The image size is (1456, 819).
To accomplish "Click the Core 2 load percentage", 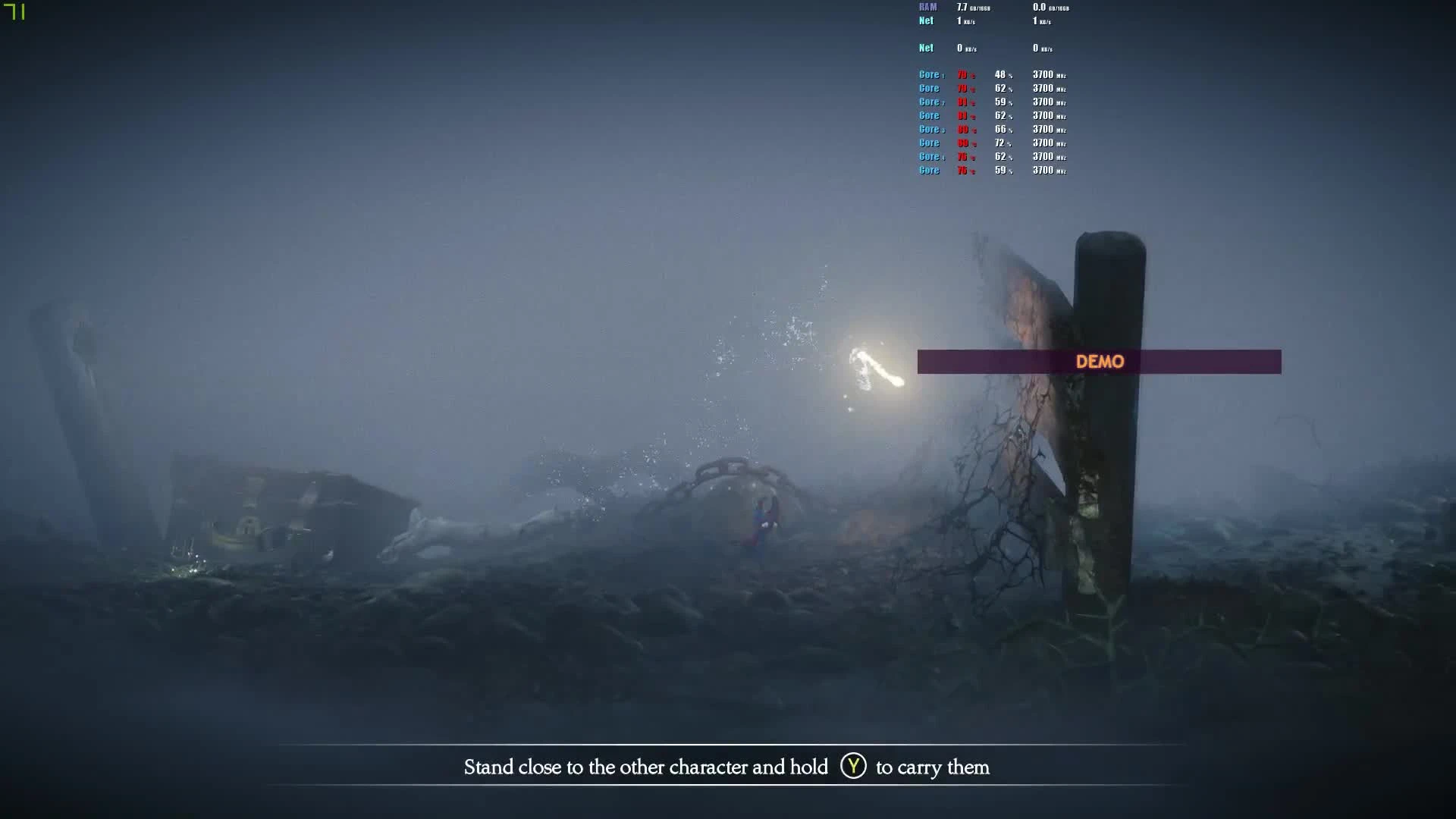I will [x=1001, y=102].
